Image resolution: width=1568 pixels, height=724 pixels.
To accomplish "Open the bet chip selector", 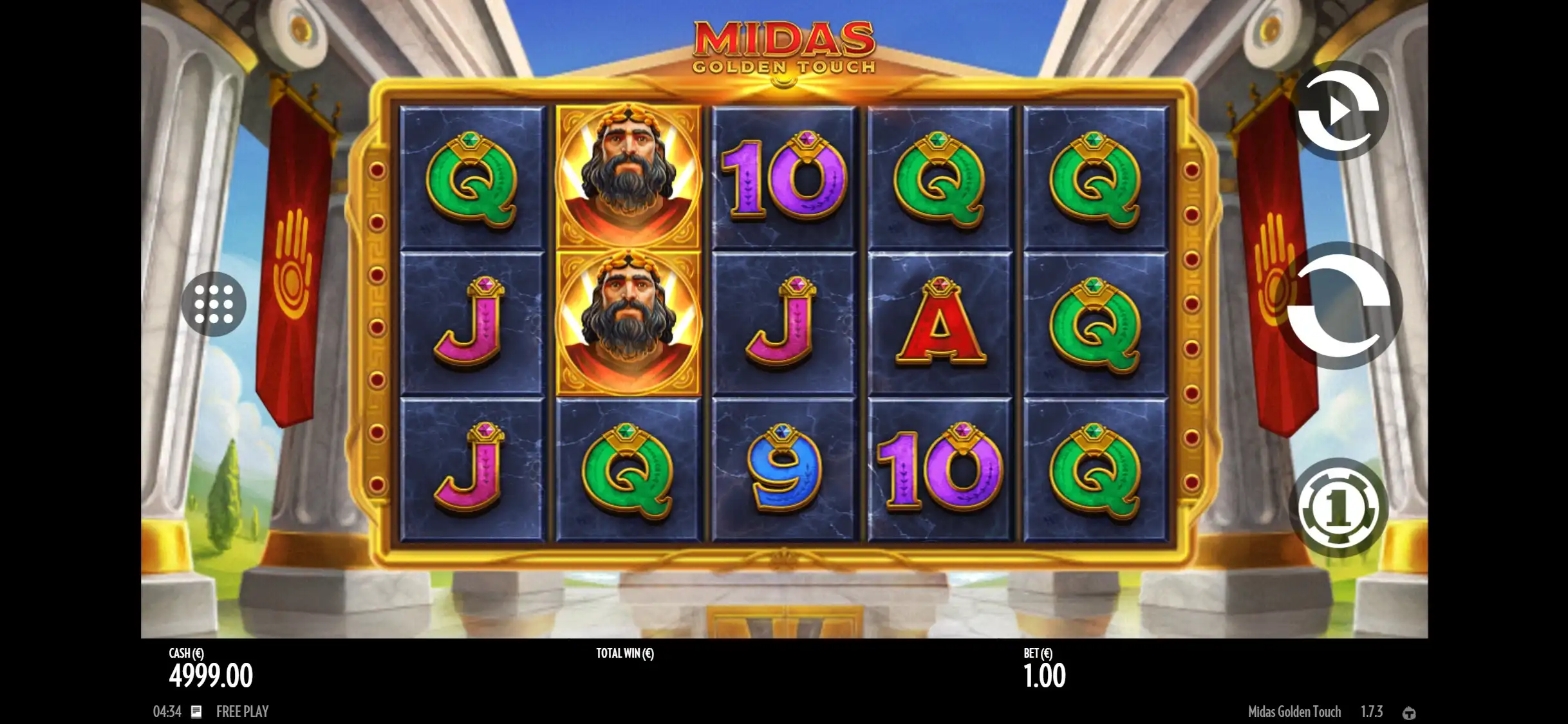I will [x=1339, y=508].
